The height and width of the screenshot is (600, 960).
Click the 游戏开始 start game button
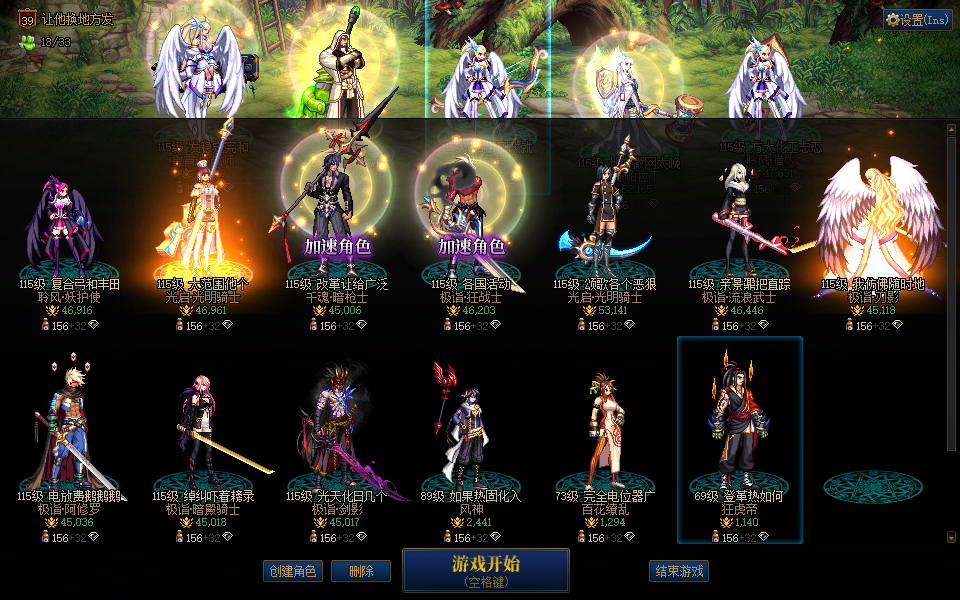[x=485, y=570]
